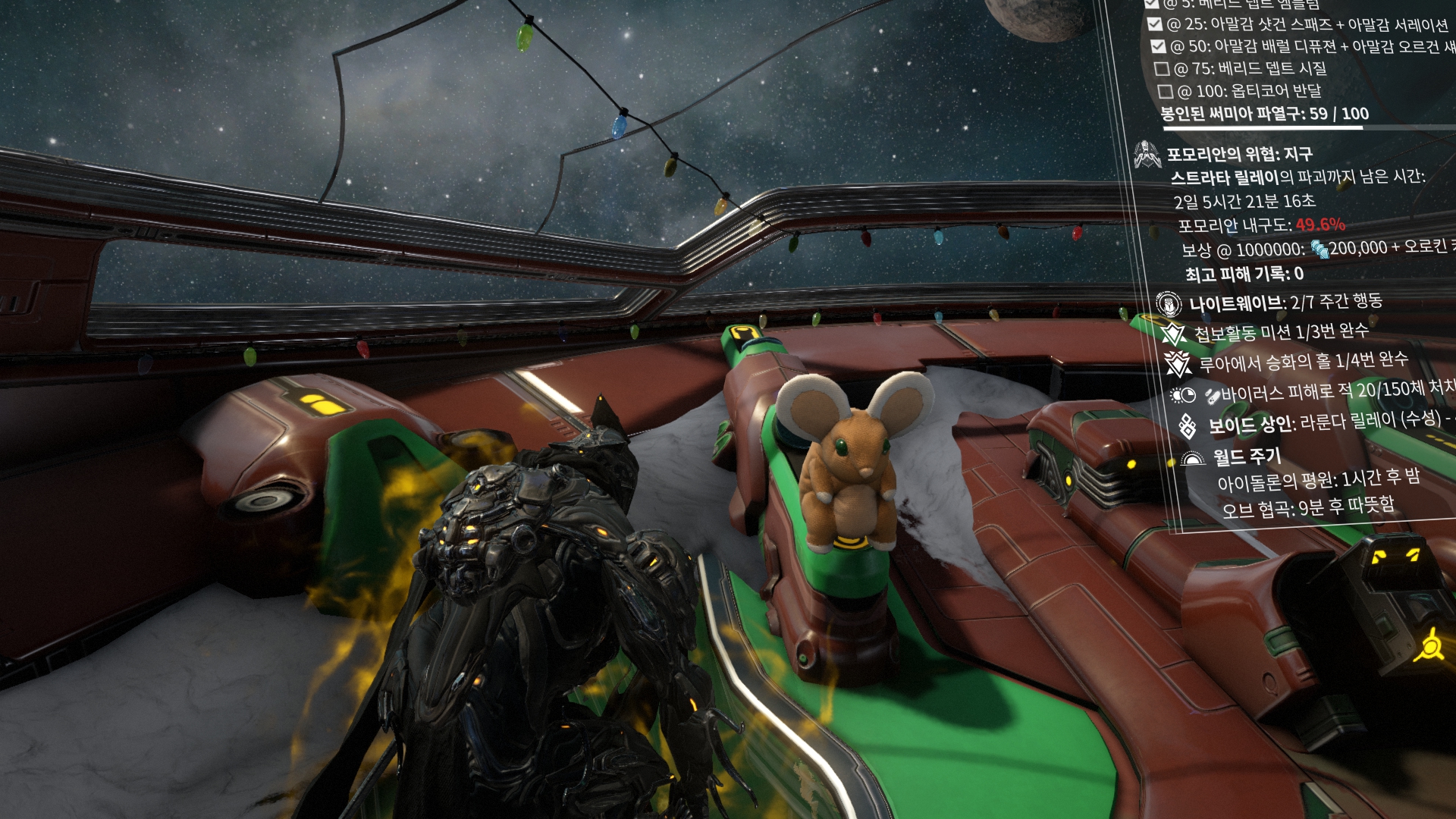Image resolution: width=1456 pixels, height=819 pixels.
Task: Select the 오브 협곡 cycle row
Action: [1308, 507]
